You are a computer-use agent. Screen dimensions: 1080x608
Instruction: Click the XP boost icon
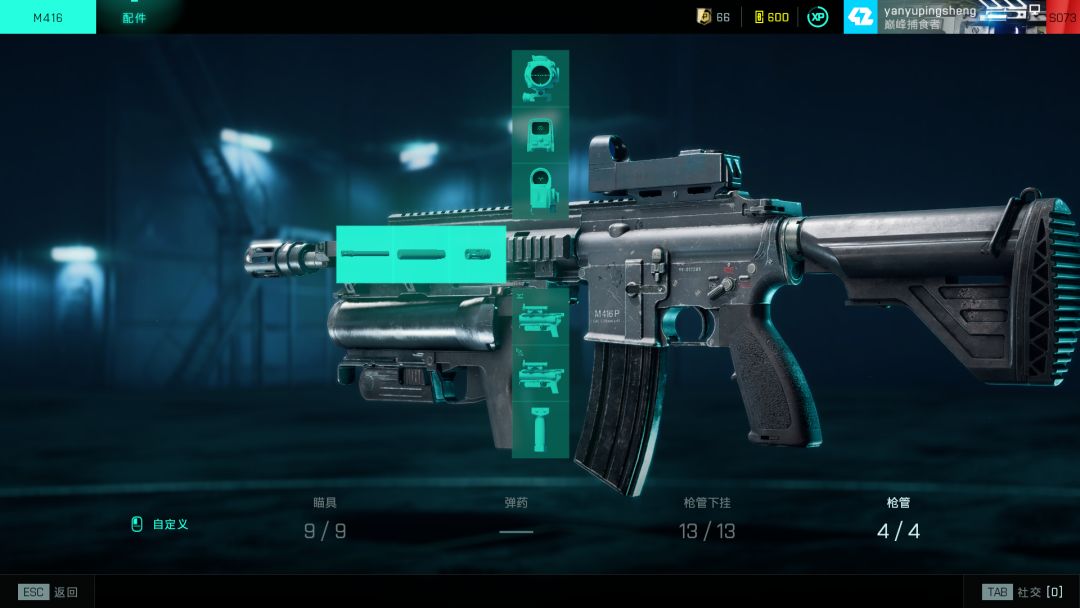[x=817, y=17]
